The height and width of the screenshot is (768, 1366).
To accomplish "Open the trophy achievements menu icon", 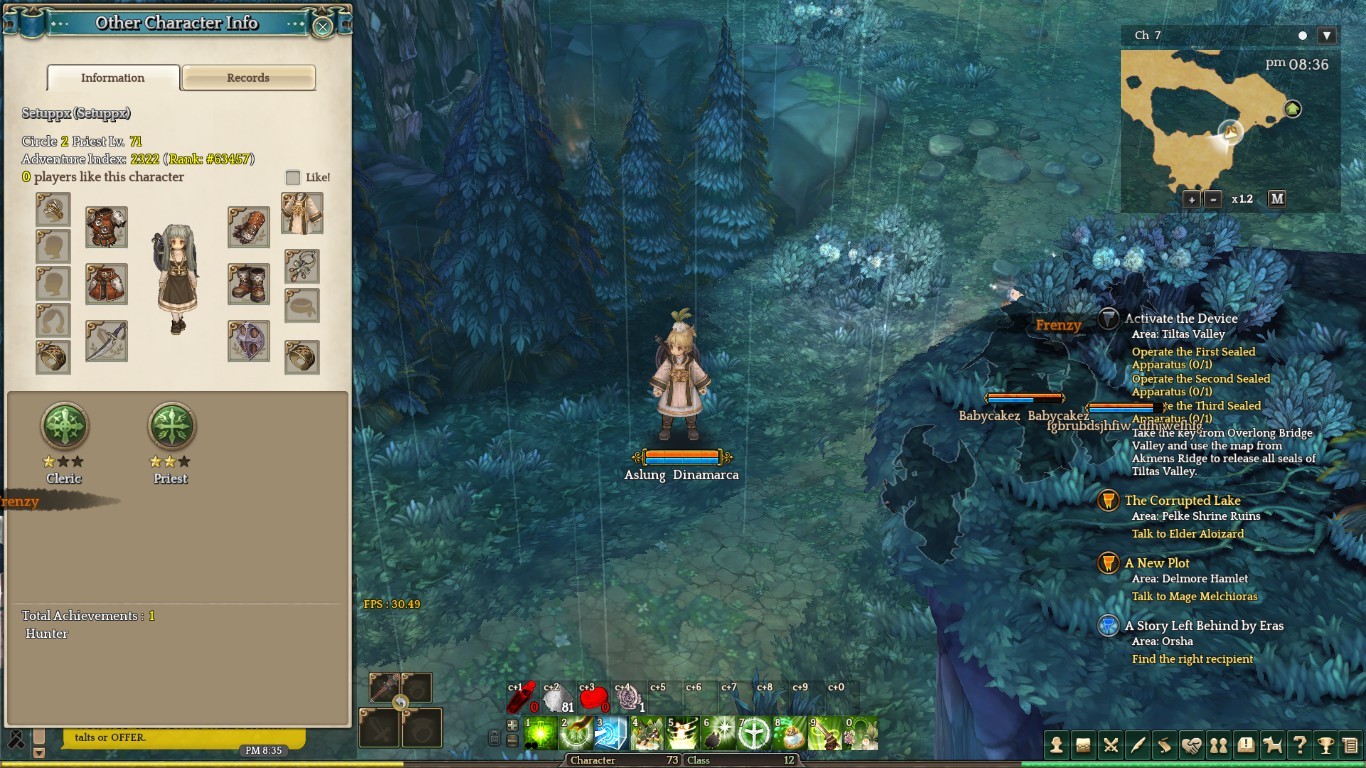I will pos(1325,745).
